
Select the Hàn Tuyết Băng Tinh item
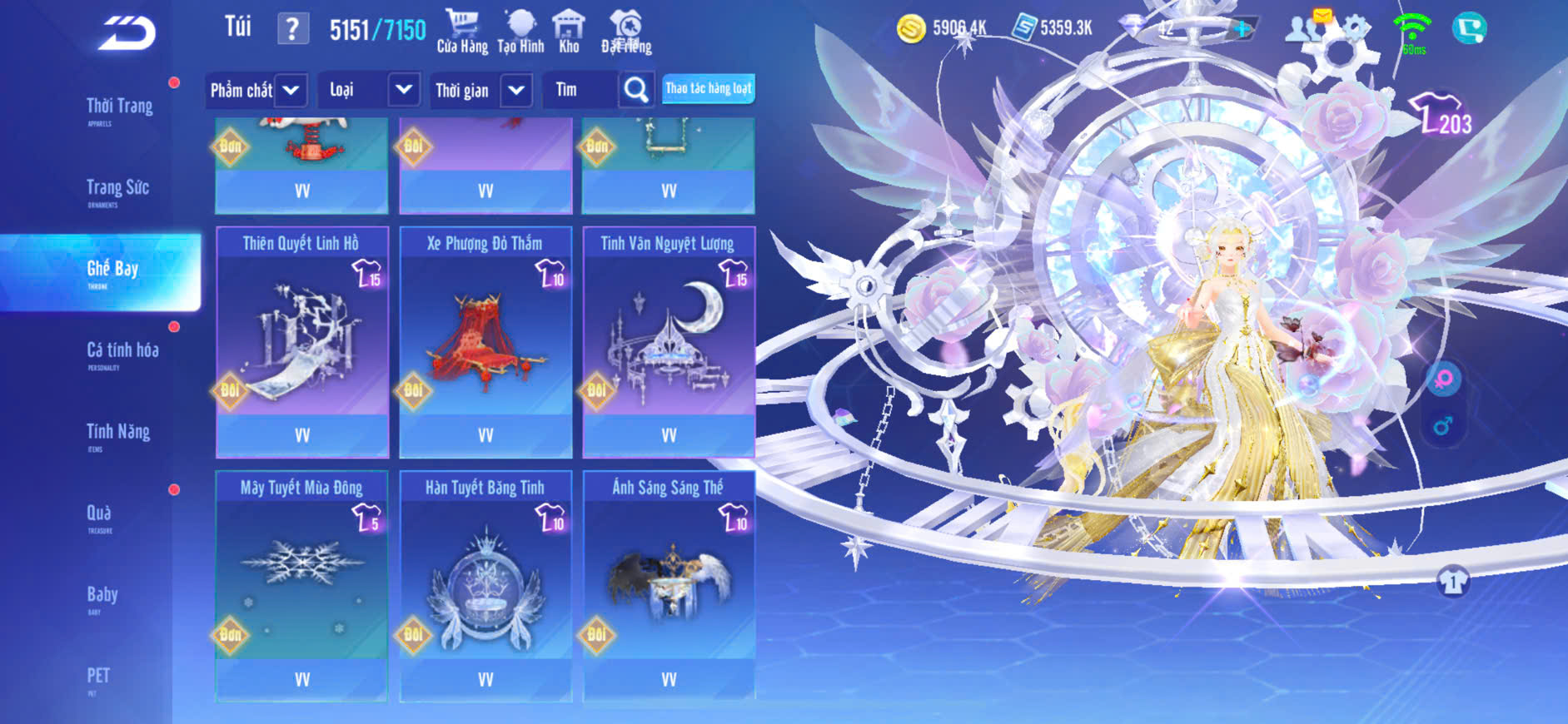pos(485,586)
